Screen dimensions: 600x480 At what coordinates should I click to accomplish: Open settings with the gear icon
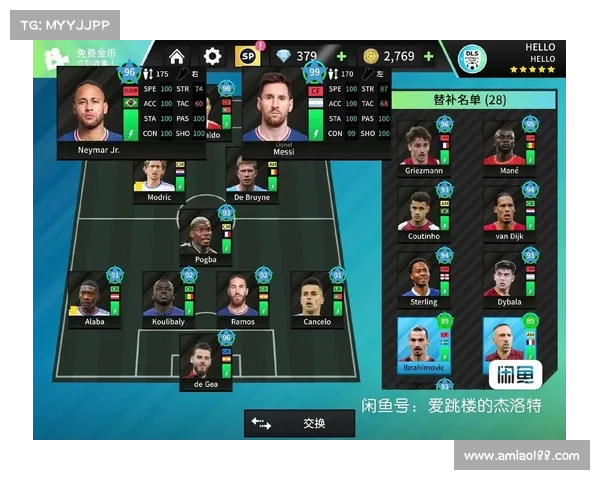pyautogui.click(x=212, y=57)
